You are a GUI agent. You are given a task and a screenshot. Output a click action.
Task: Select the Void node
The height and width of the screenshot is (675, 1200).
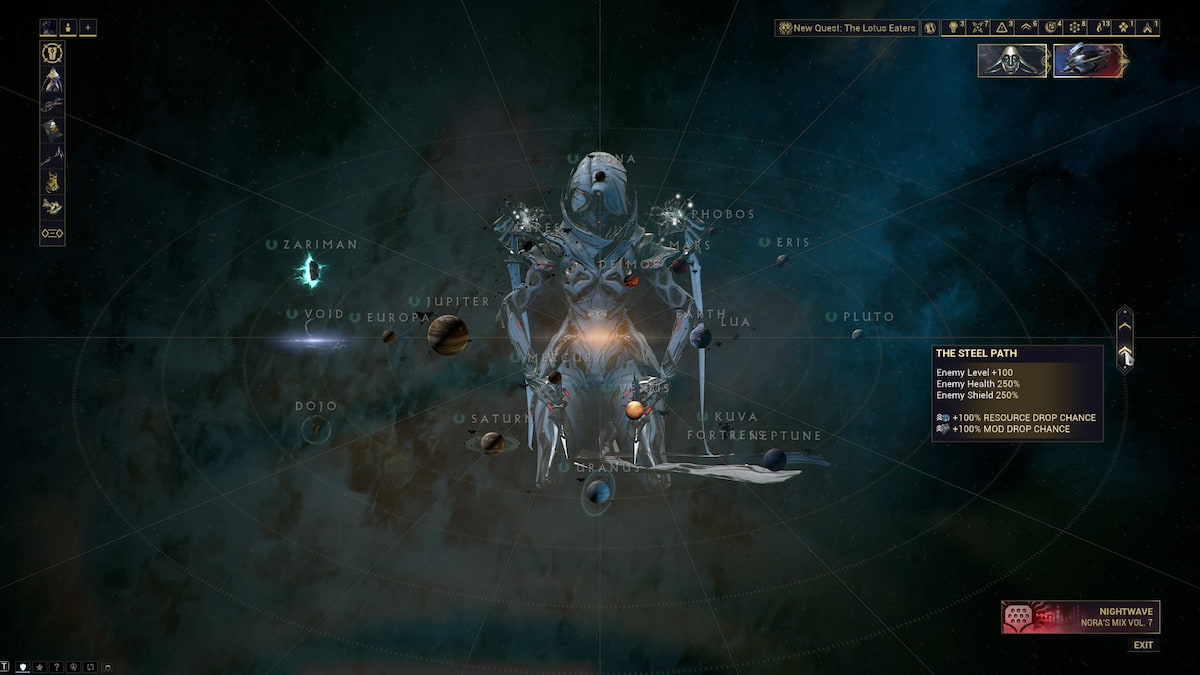[x=315, y=340]
